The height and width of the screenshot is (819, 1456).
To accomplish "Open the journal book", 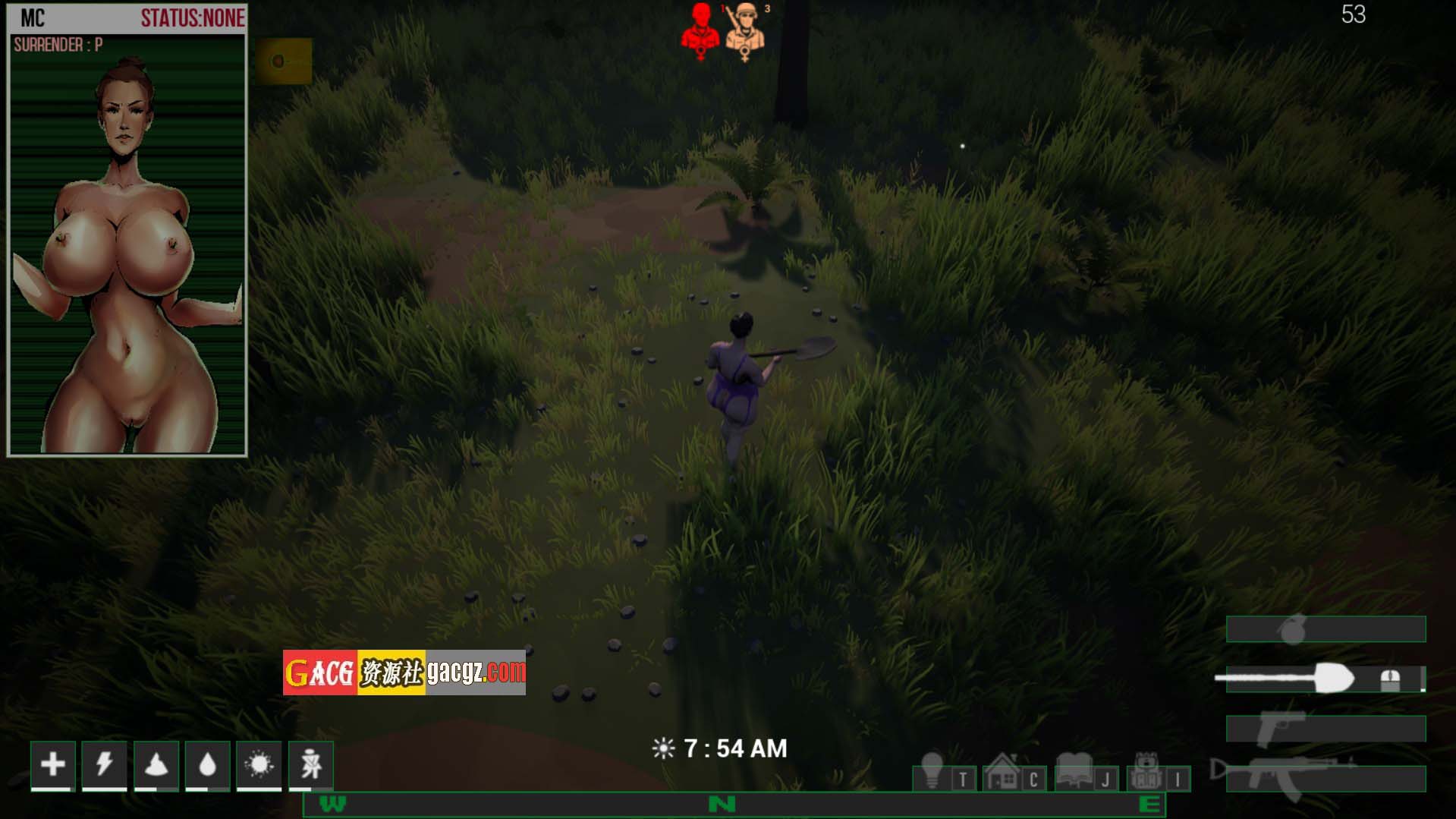I will pyautogui.click(x=1074, y=772).
